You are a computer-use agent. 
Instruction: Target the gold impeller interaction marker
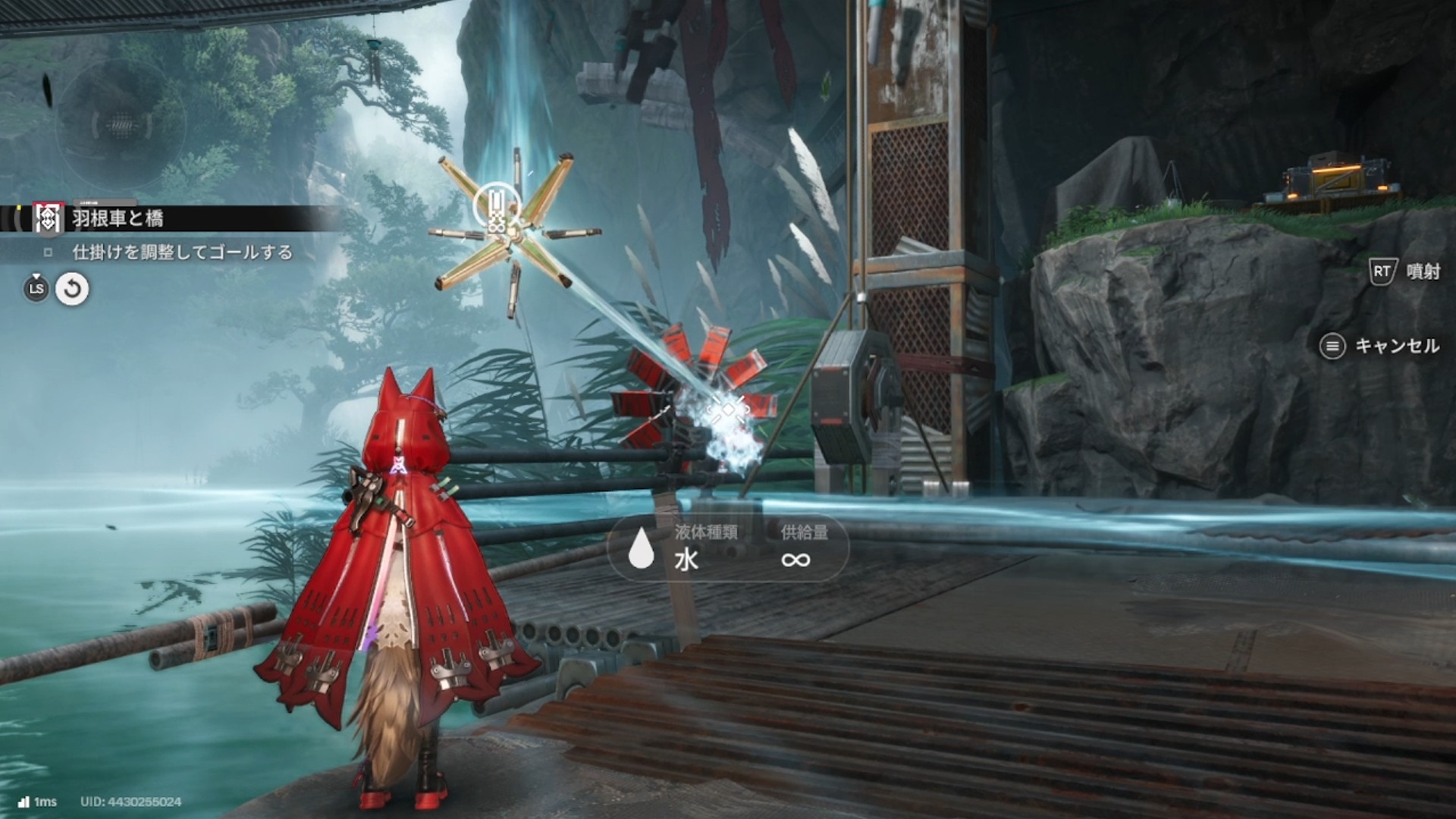497,207
